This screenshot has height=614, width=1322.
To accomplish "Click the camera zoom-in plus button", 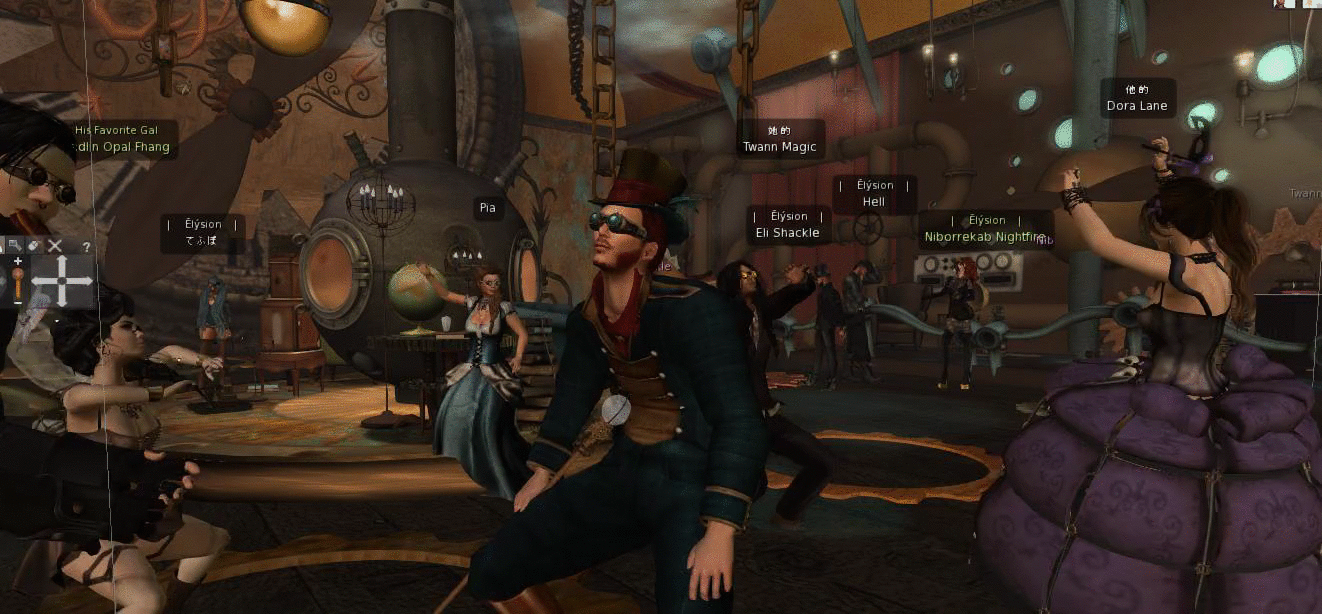I will pos(18,261).
